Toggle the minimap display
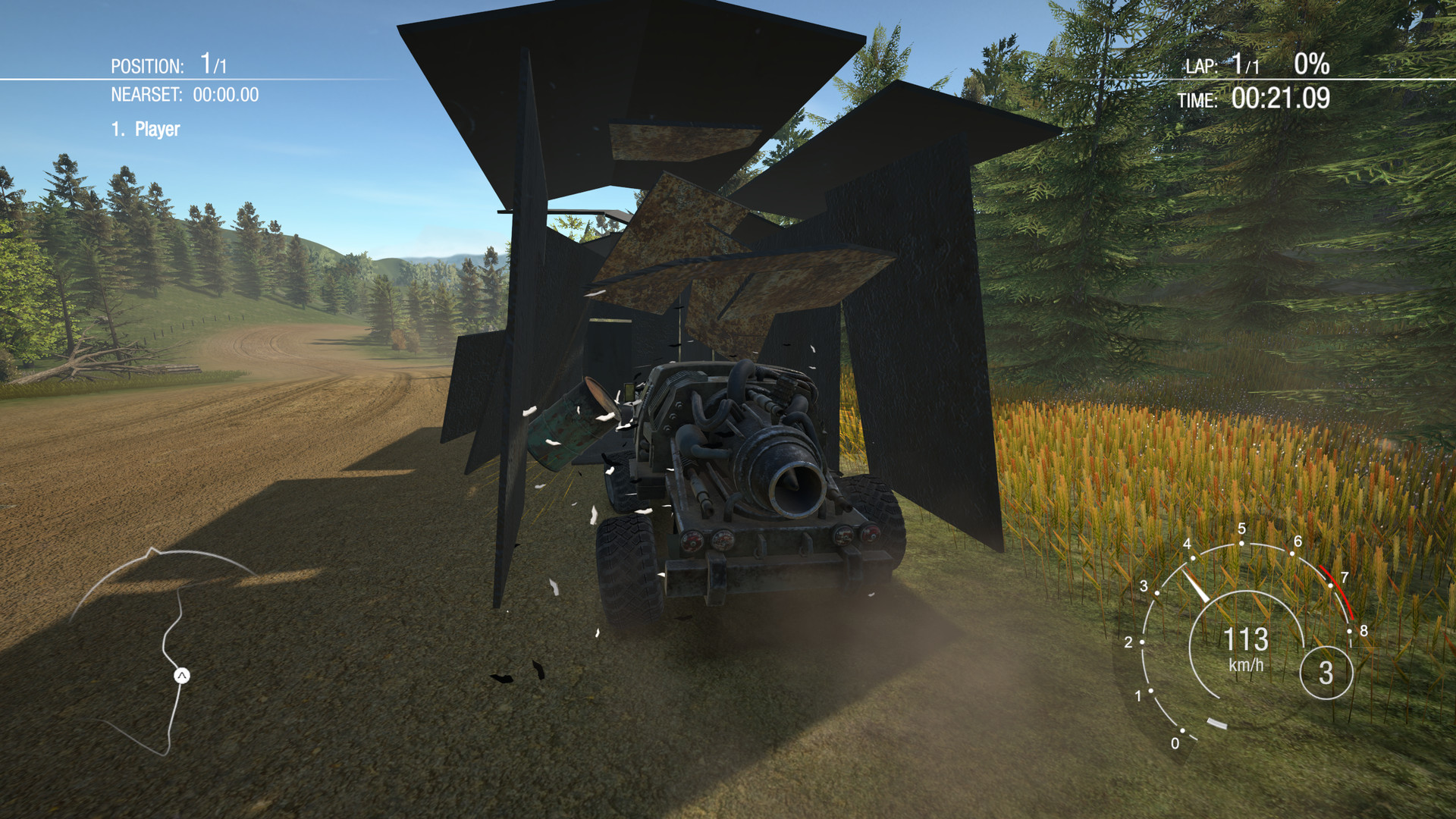 (x=167, y=660)
